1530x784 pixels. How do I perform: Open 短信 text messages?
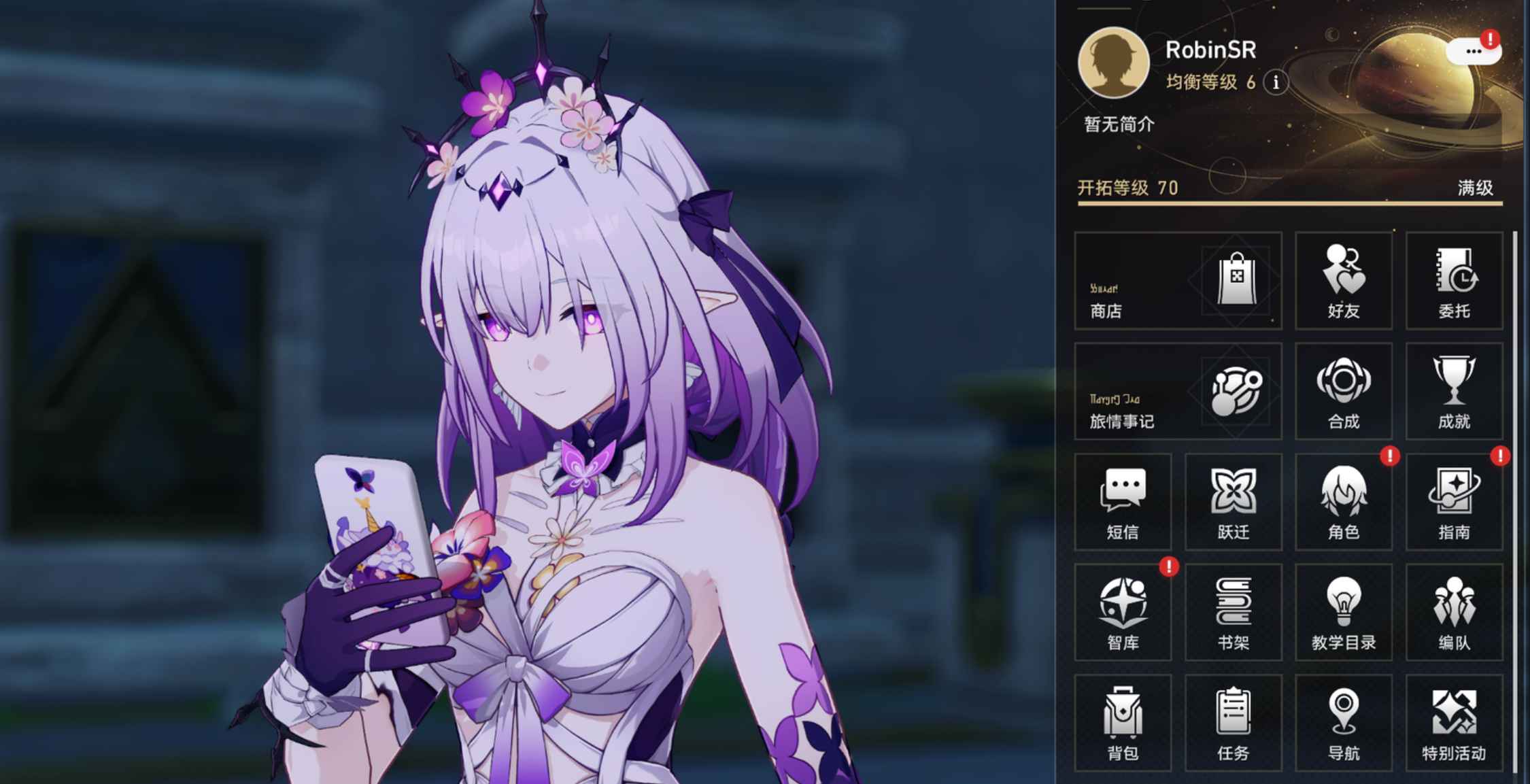click(1122, 501)
